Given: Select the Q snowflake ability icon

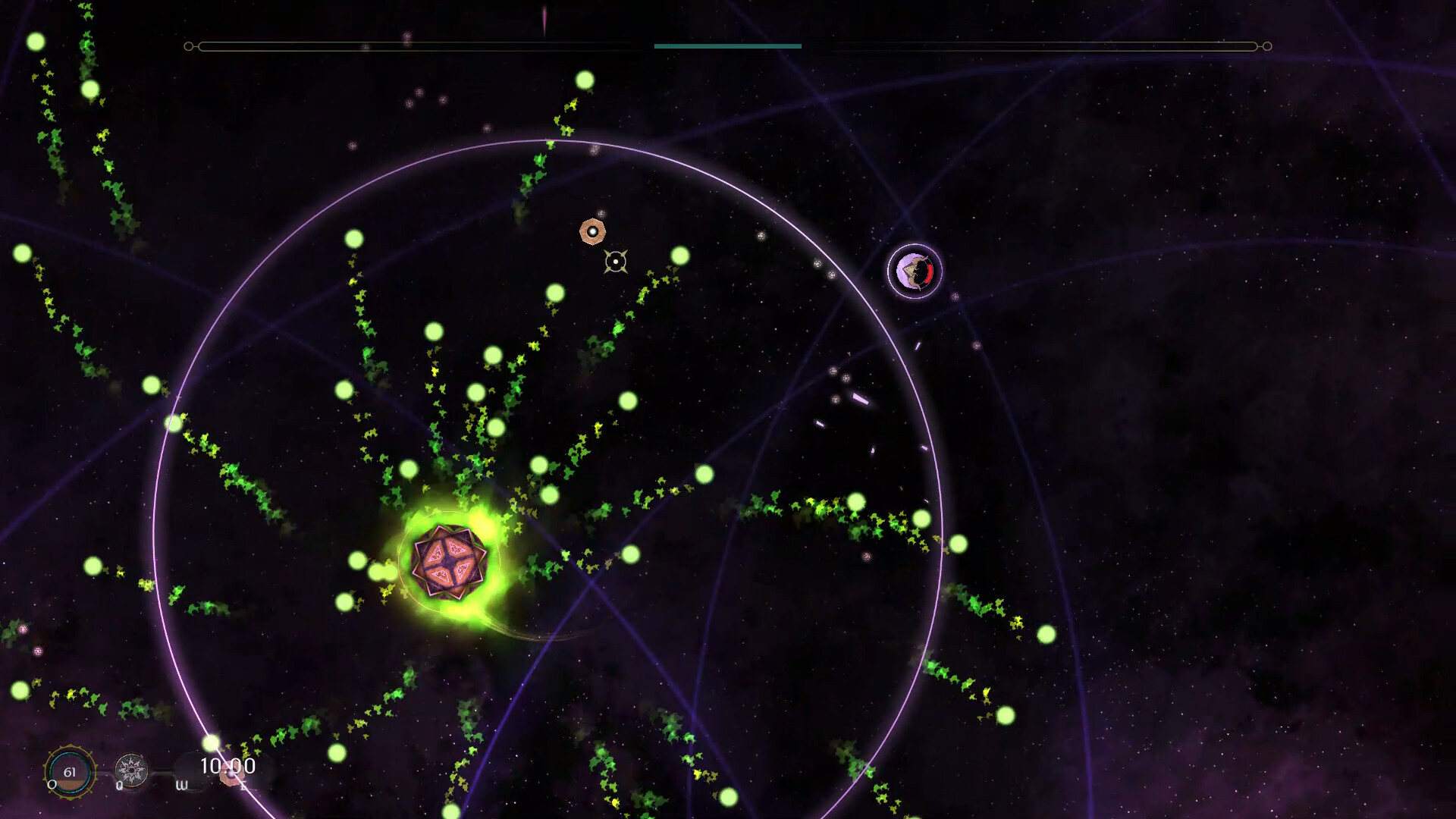Looking at the screenshot, I should [132, 770].
